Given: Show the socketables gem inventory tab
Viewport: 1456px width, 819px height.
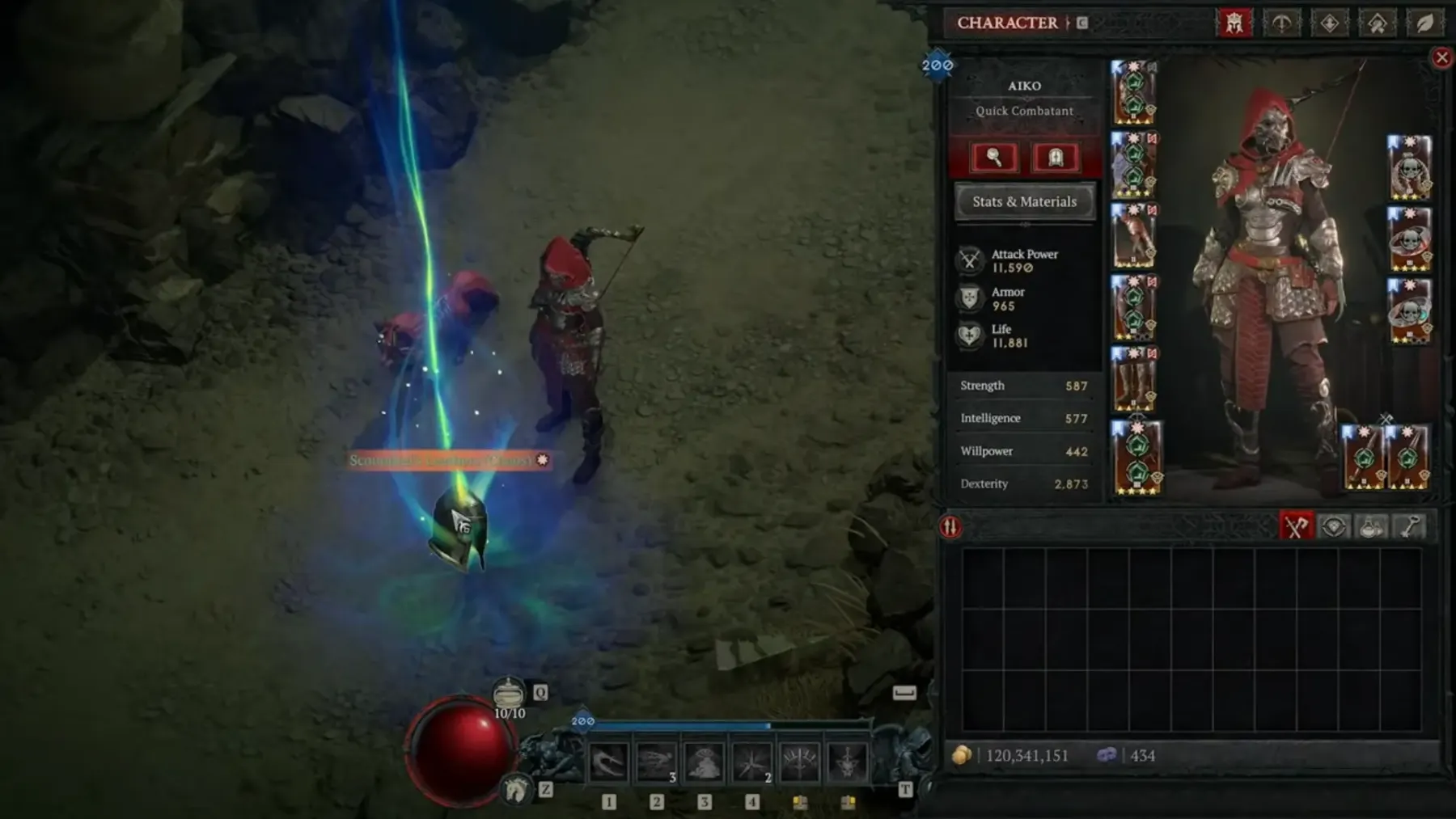Looking at the screenshot, I should point(1334,527).
